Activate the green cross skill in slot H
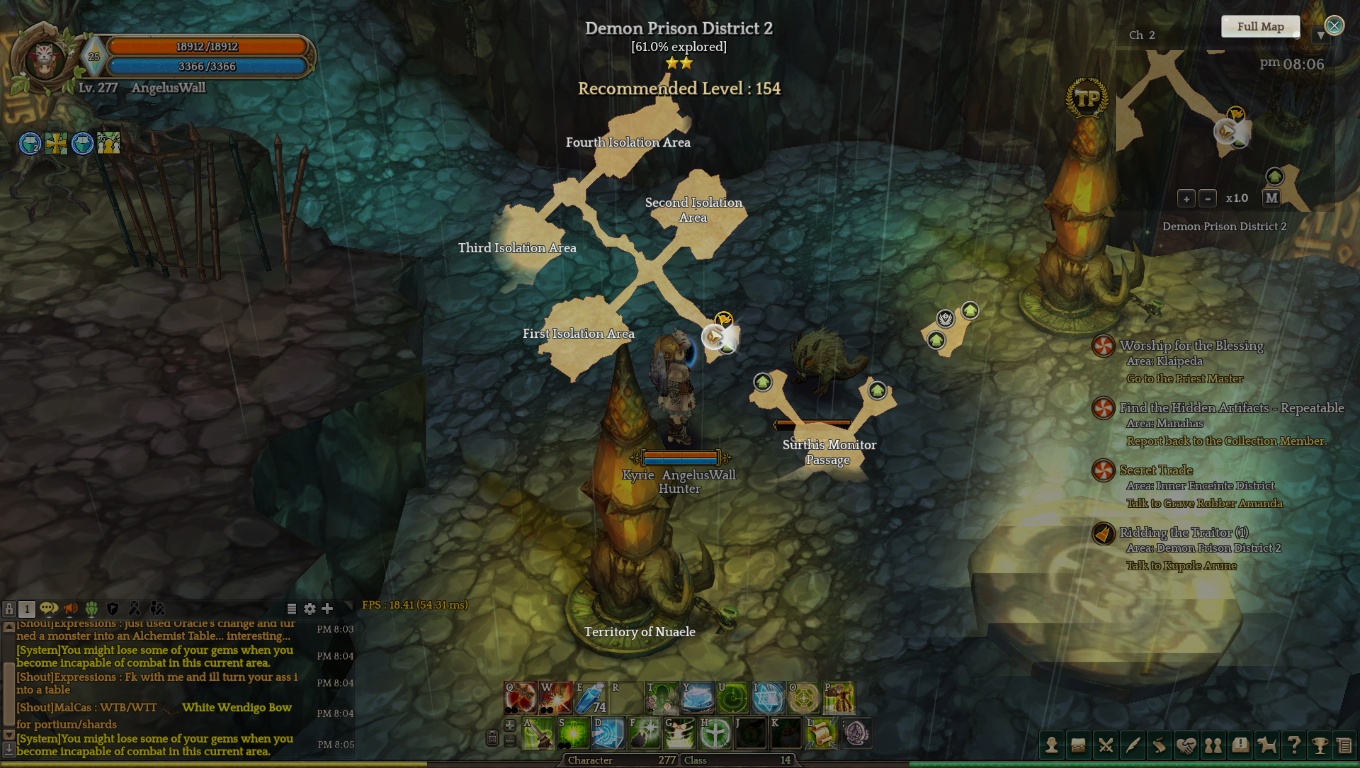This screenshot has height=768, width=1360. 714,733
